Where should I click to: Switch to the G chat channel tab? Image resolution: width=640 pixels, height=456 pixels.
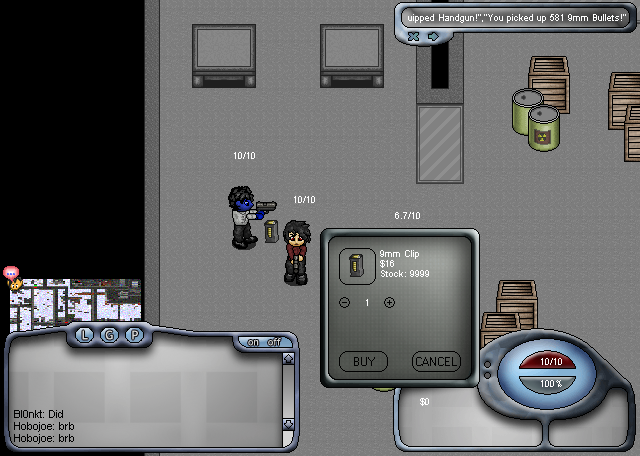click(109, 334)
